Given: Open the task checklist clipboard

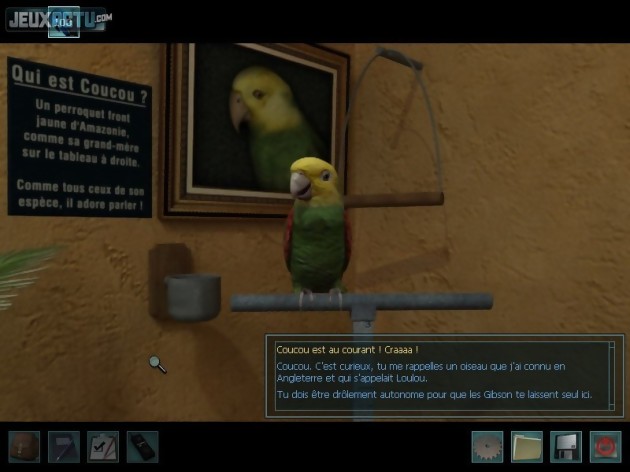Looking at the screenshot, I should pos(103,446).
